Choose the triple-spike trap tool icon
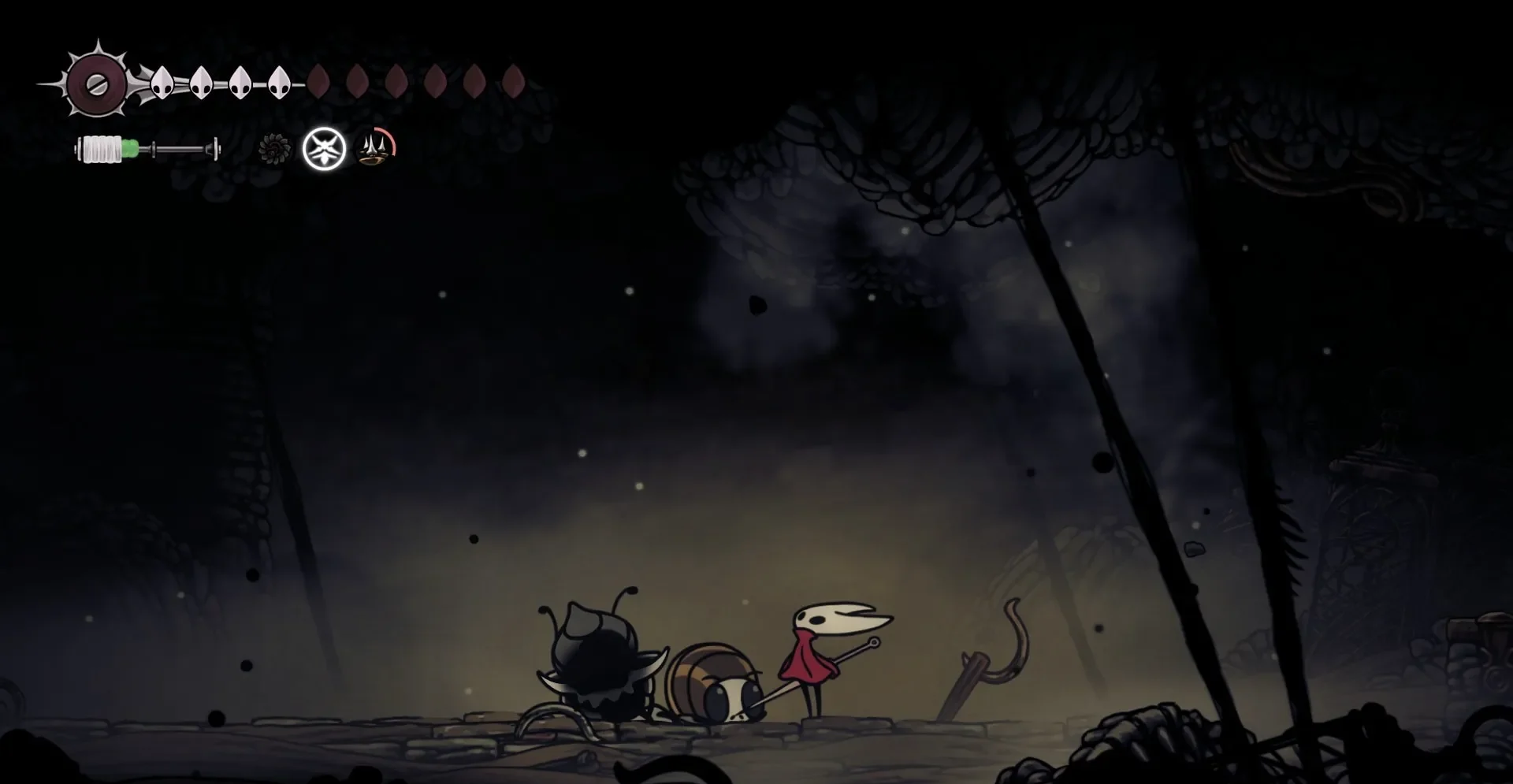This screenshot has width=1513, height=784. click(x=376, y=148)
